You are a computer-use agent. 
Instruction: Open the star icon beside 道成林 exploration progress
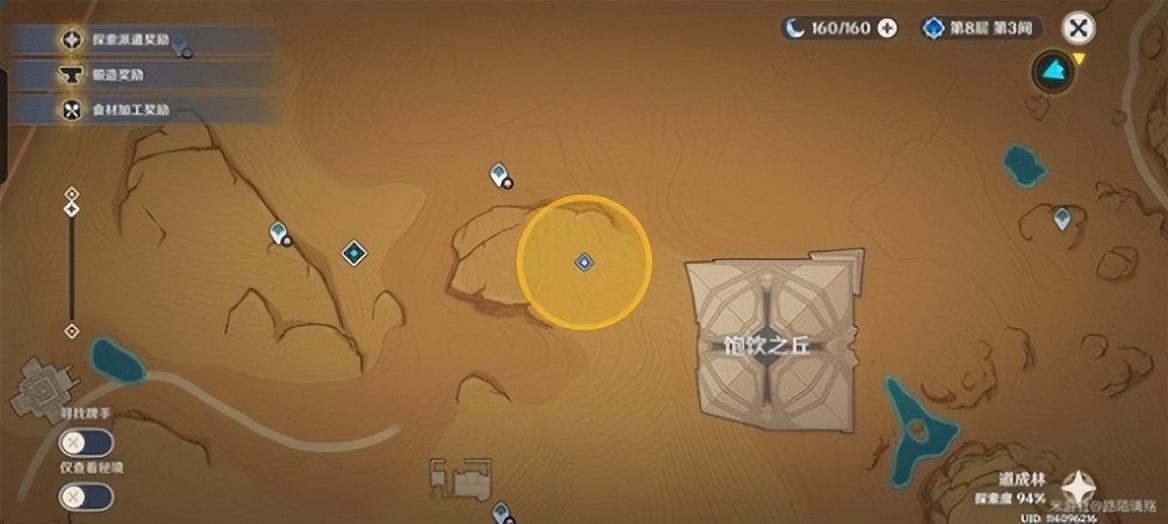pos(1078,490)
